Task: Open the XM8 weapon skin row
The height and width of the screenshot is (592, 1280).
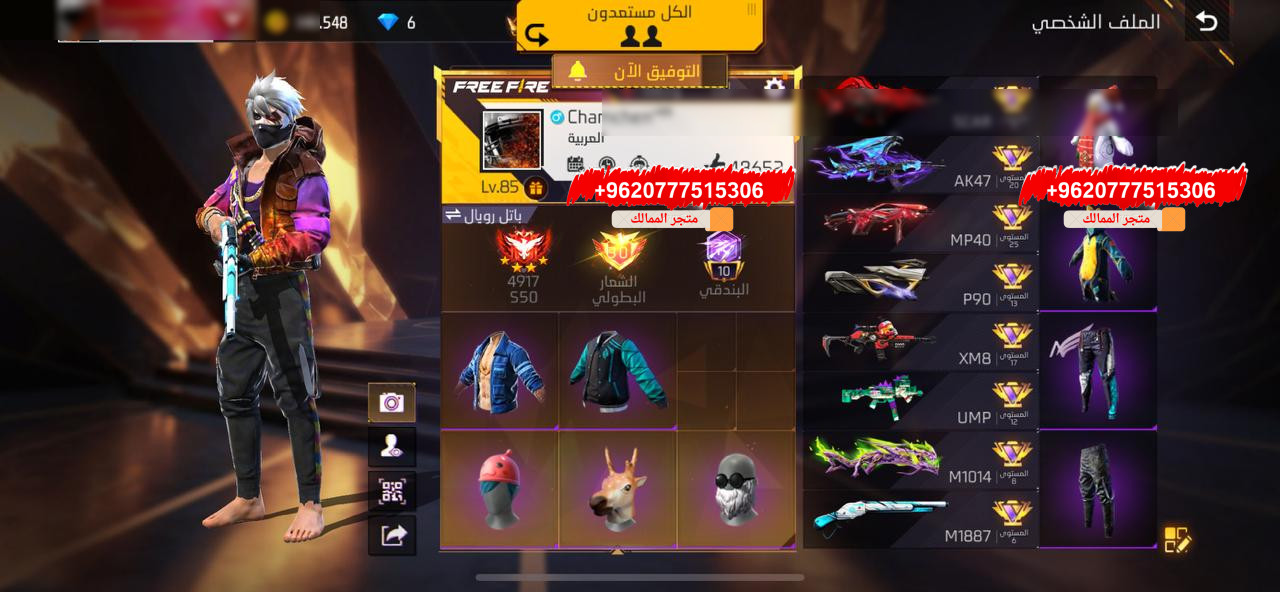Action: pos(920,342)
